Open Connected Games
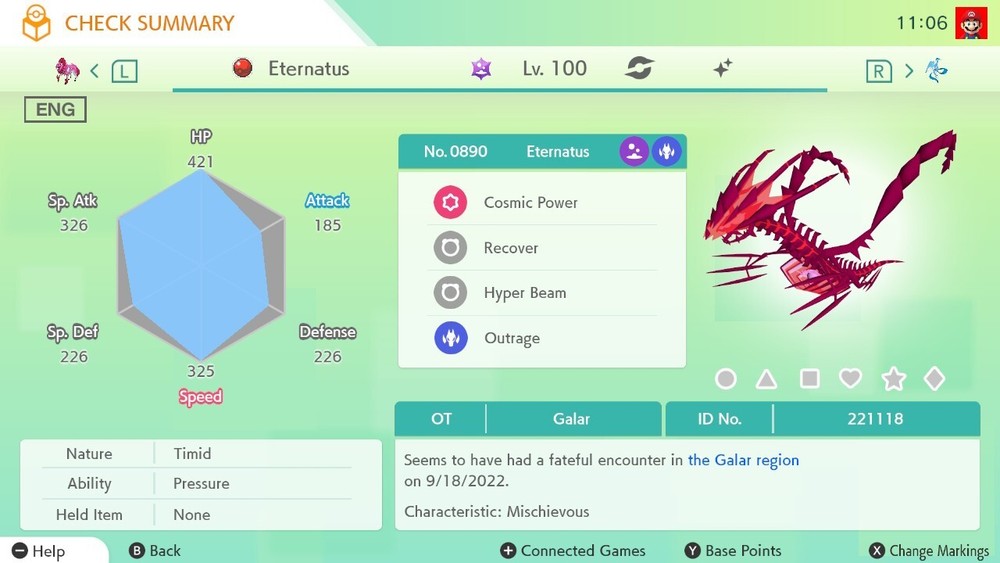The height and width of the screenshot is (563, 1000). [x=572, y=551]
